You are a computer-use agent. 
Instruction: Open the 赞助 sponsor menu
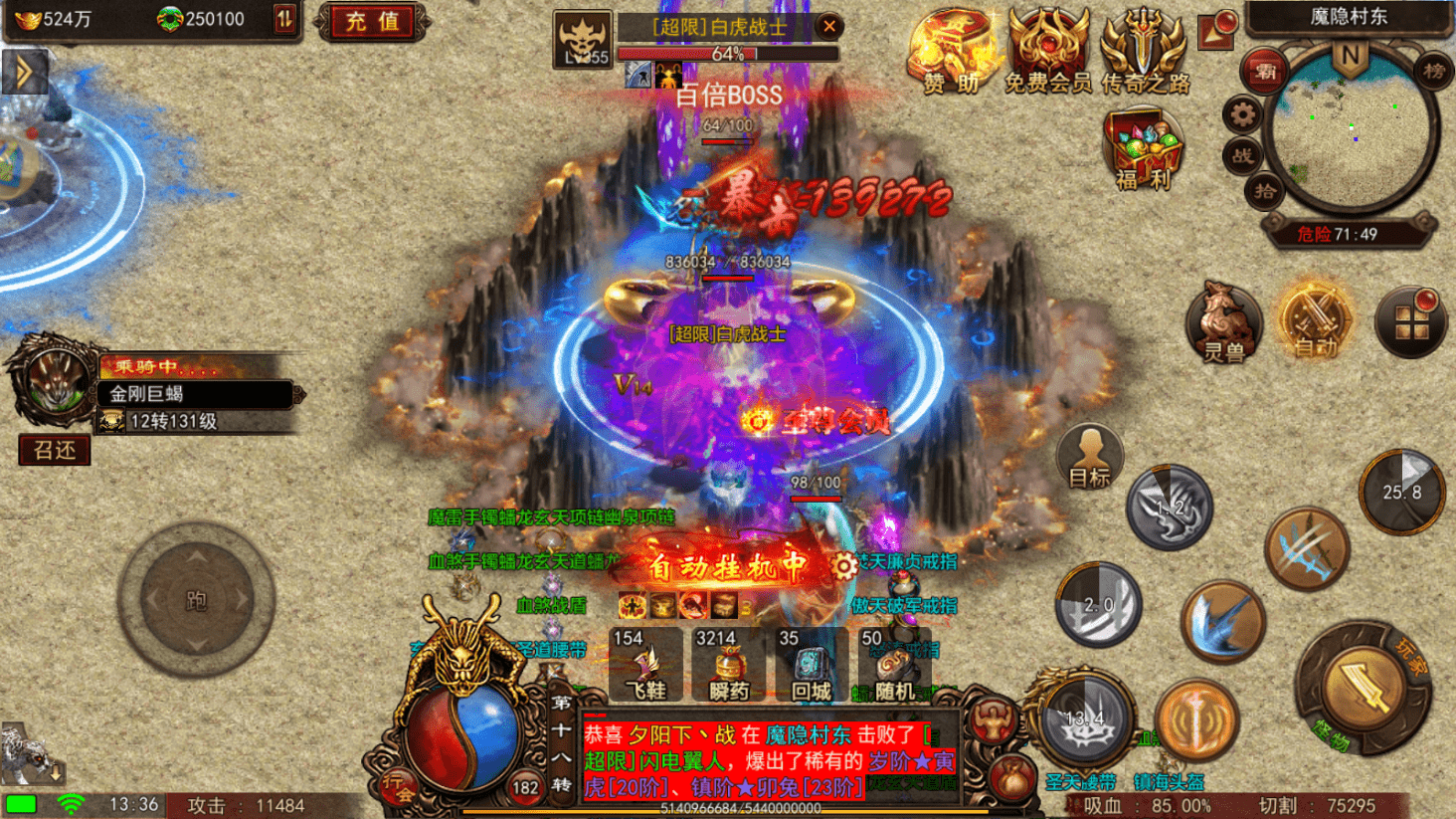coord(952,52)
